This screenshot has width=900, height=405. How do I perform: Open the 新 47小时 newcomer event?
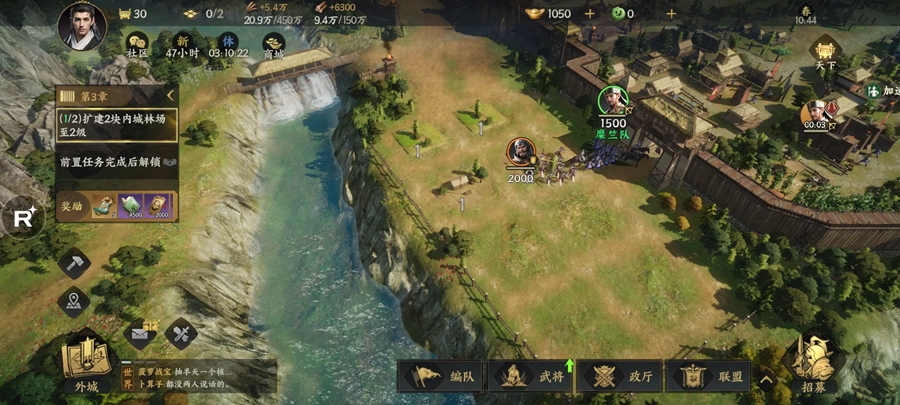pos(183,42)
